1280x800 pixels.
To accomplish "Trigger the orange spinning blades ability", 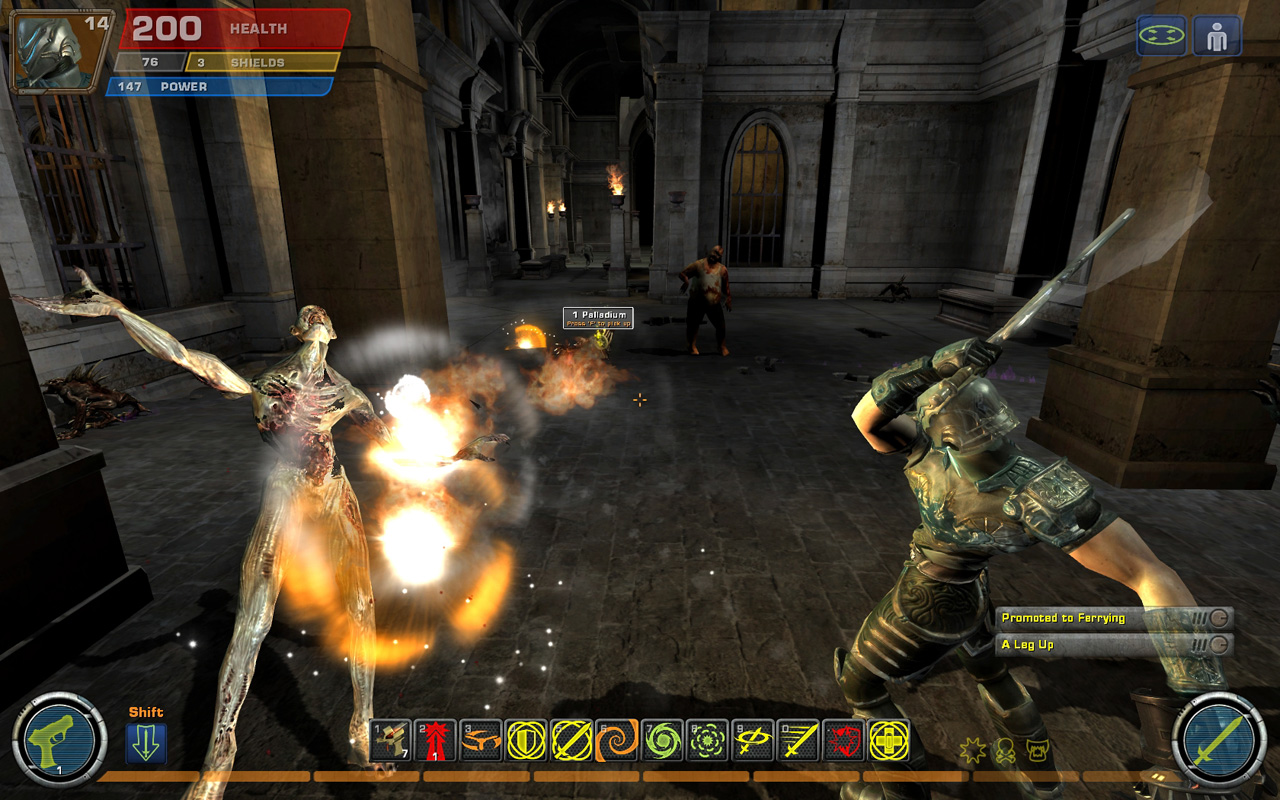I will pos(481,741).
